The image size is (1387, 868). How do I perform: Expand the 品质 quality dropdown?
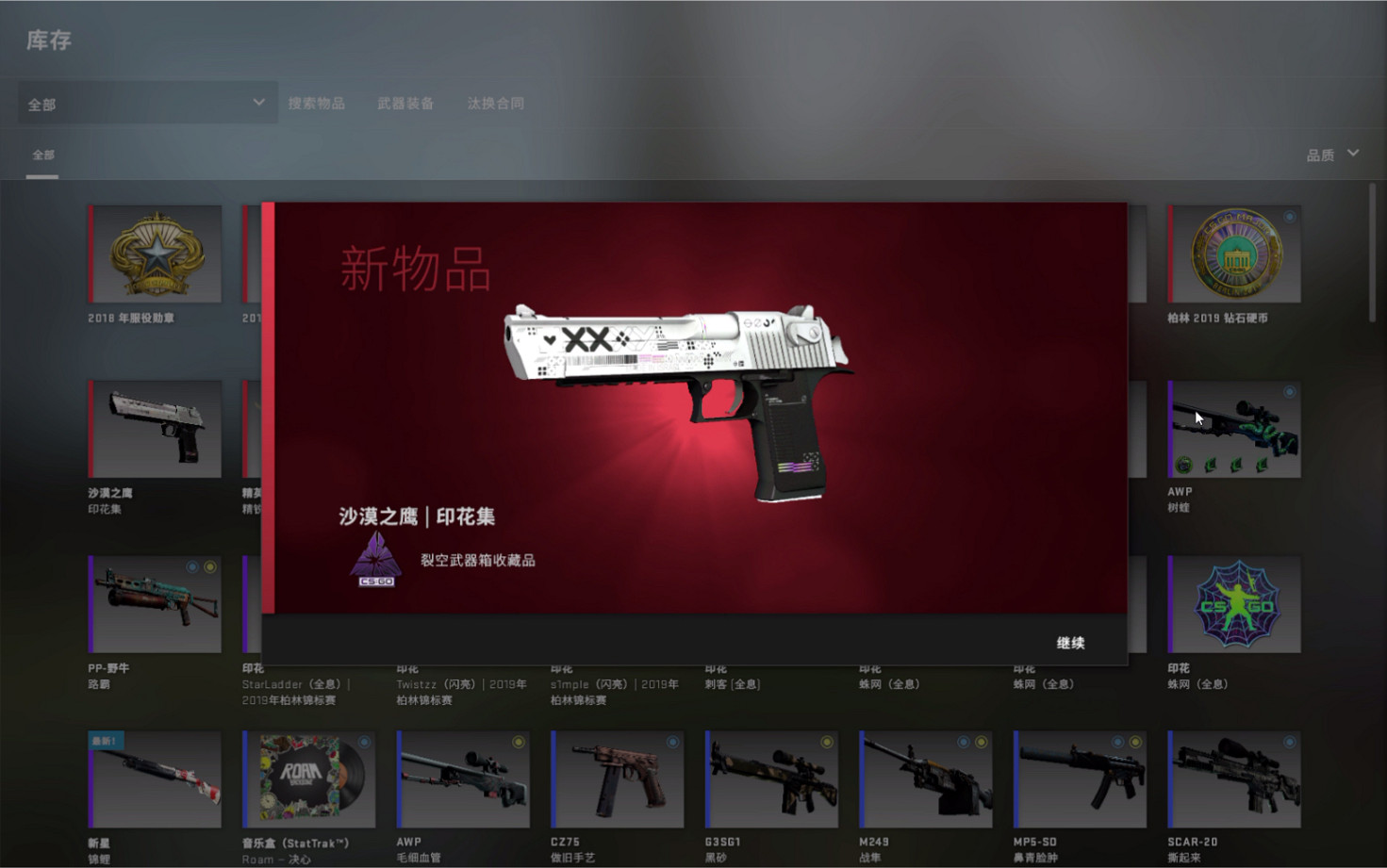click(x=1331, y=154)
